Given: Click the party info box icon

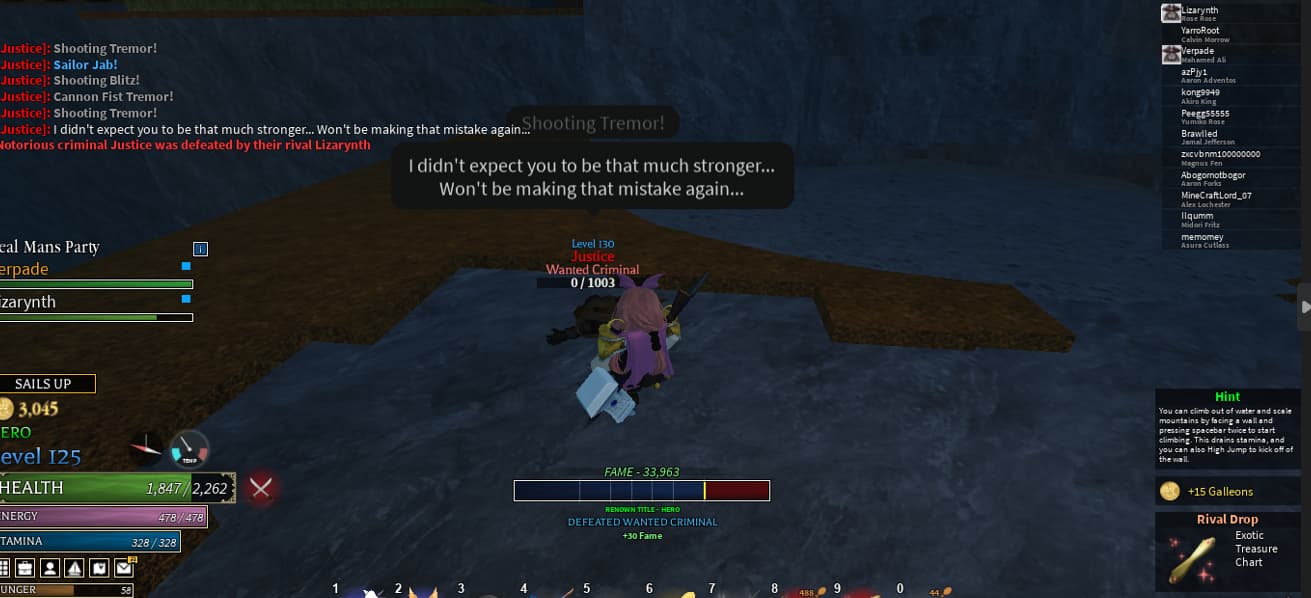Looking at the screenshot, I should (200, 248).
